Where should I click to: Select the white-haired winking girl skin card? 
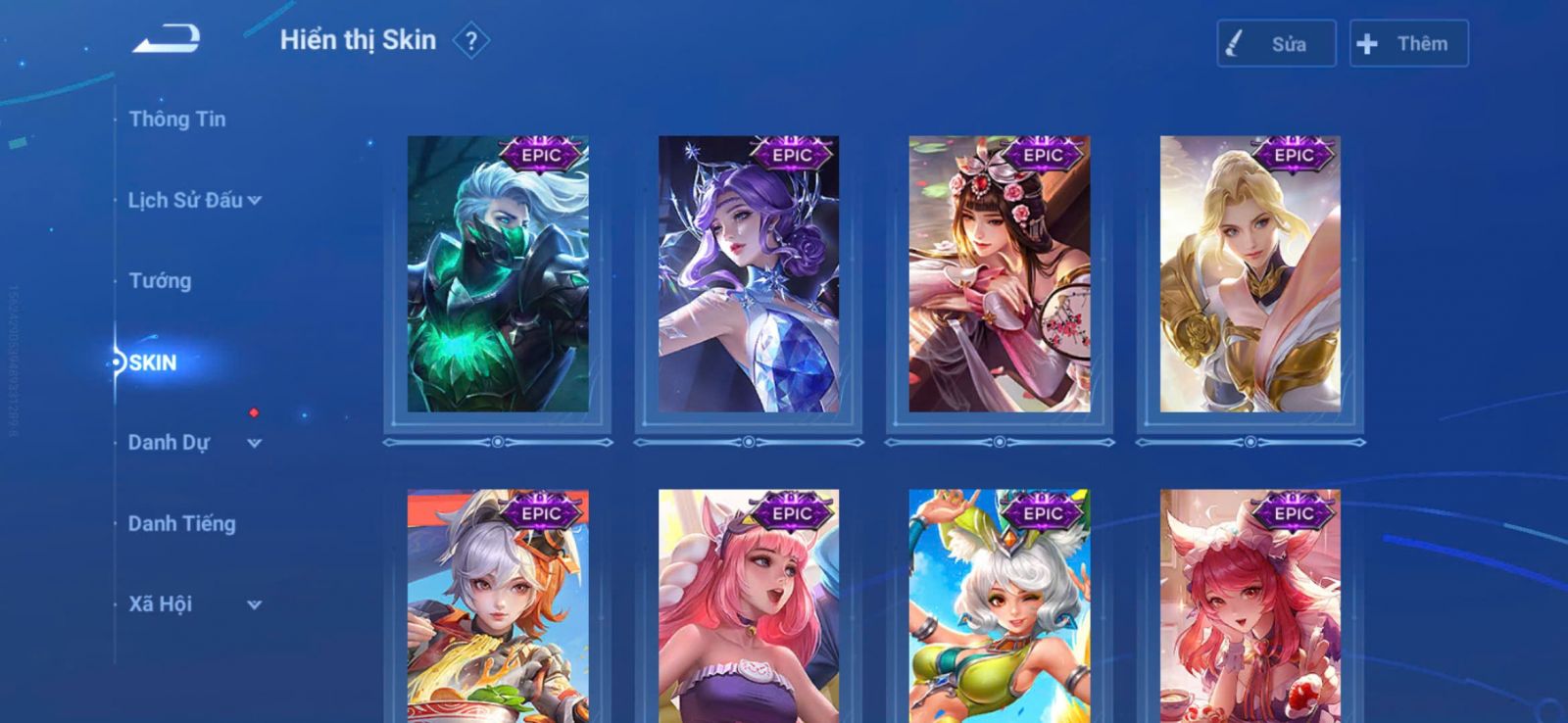999,607
